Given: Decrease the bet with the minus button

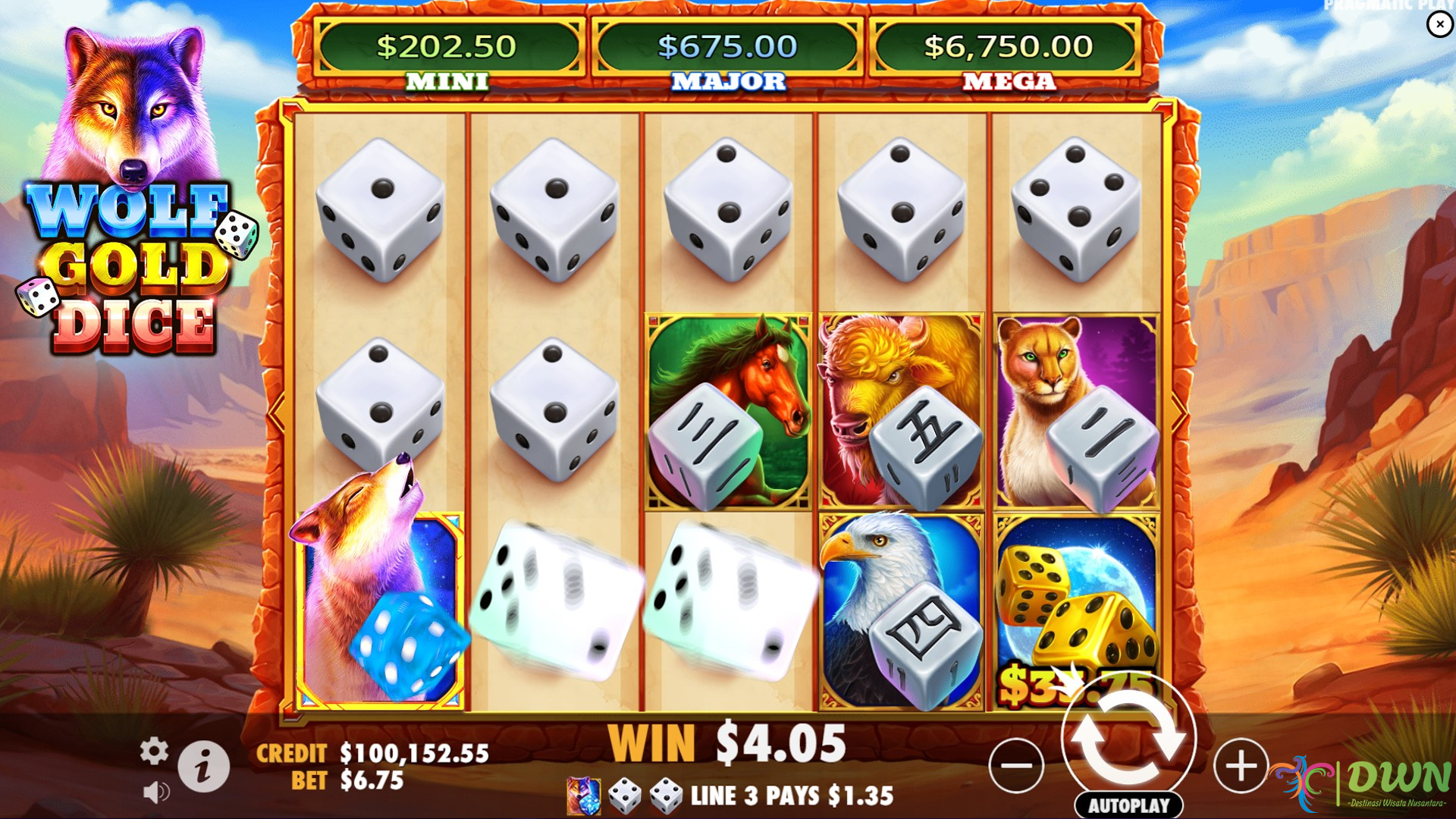Looking at the screenshot, I should (1016, 766).
